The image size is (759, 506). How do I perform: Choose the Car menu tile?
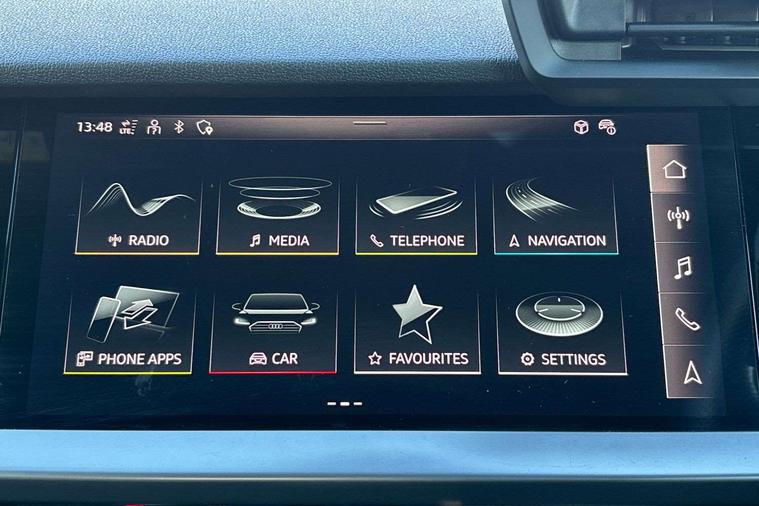(x=273, y=332)
